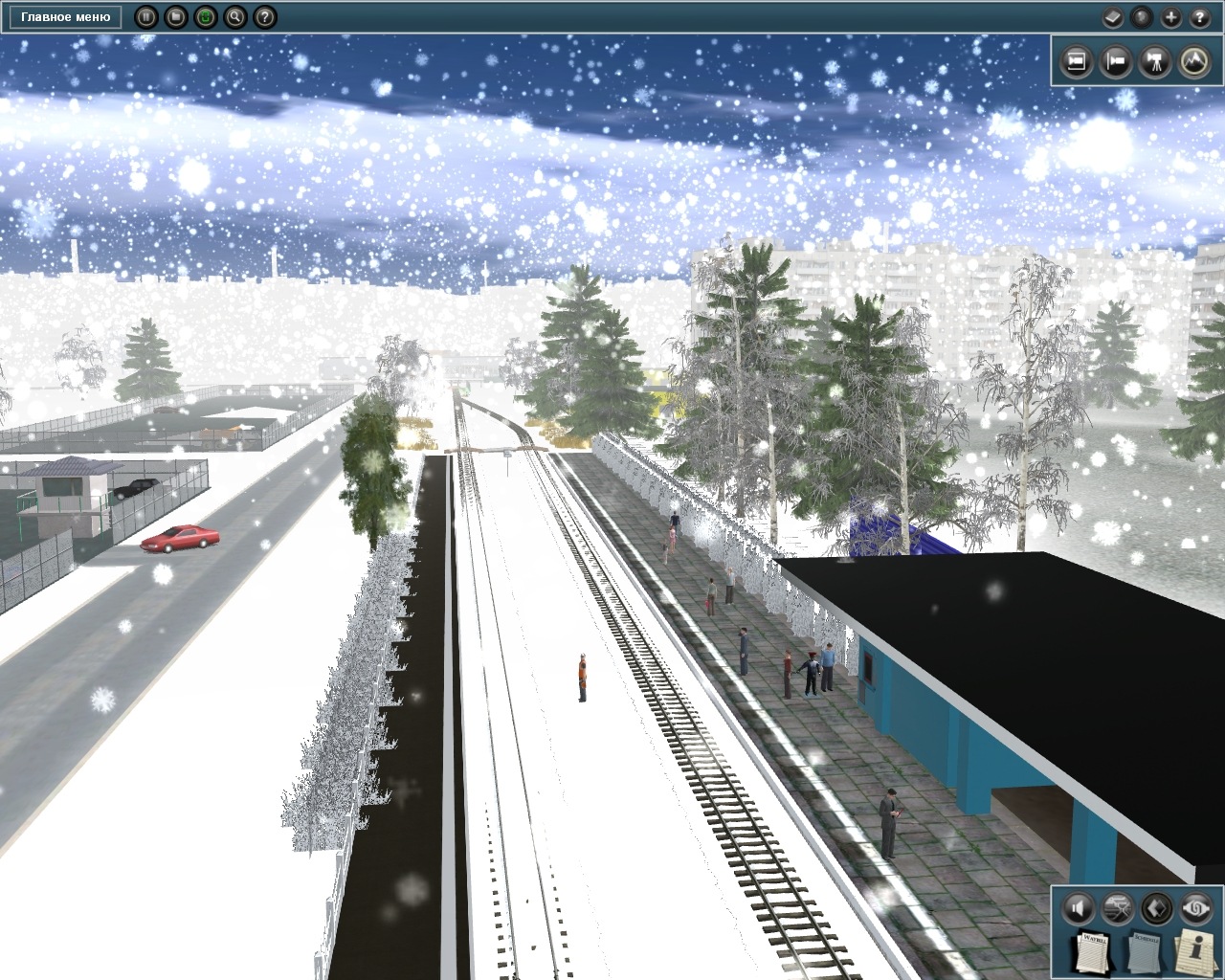Click the track junction icon
The image size is (1225, 980).
pos(1118,907)
